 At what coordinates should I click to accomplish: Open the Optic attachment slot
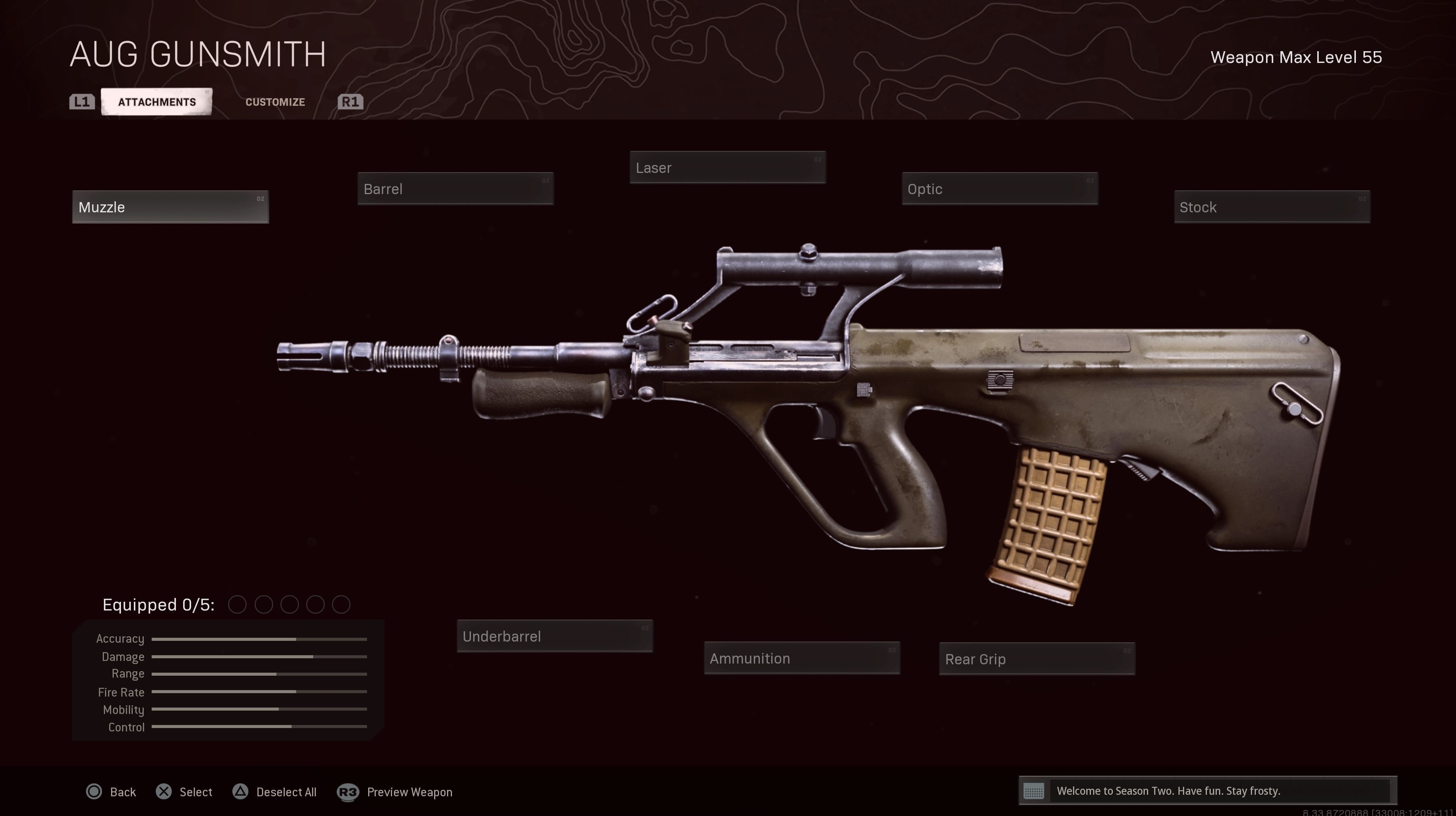pyautogui.click(x=999, y=189)
